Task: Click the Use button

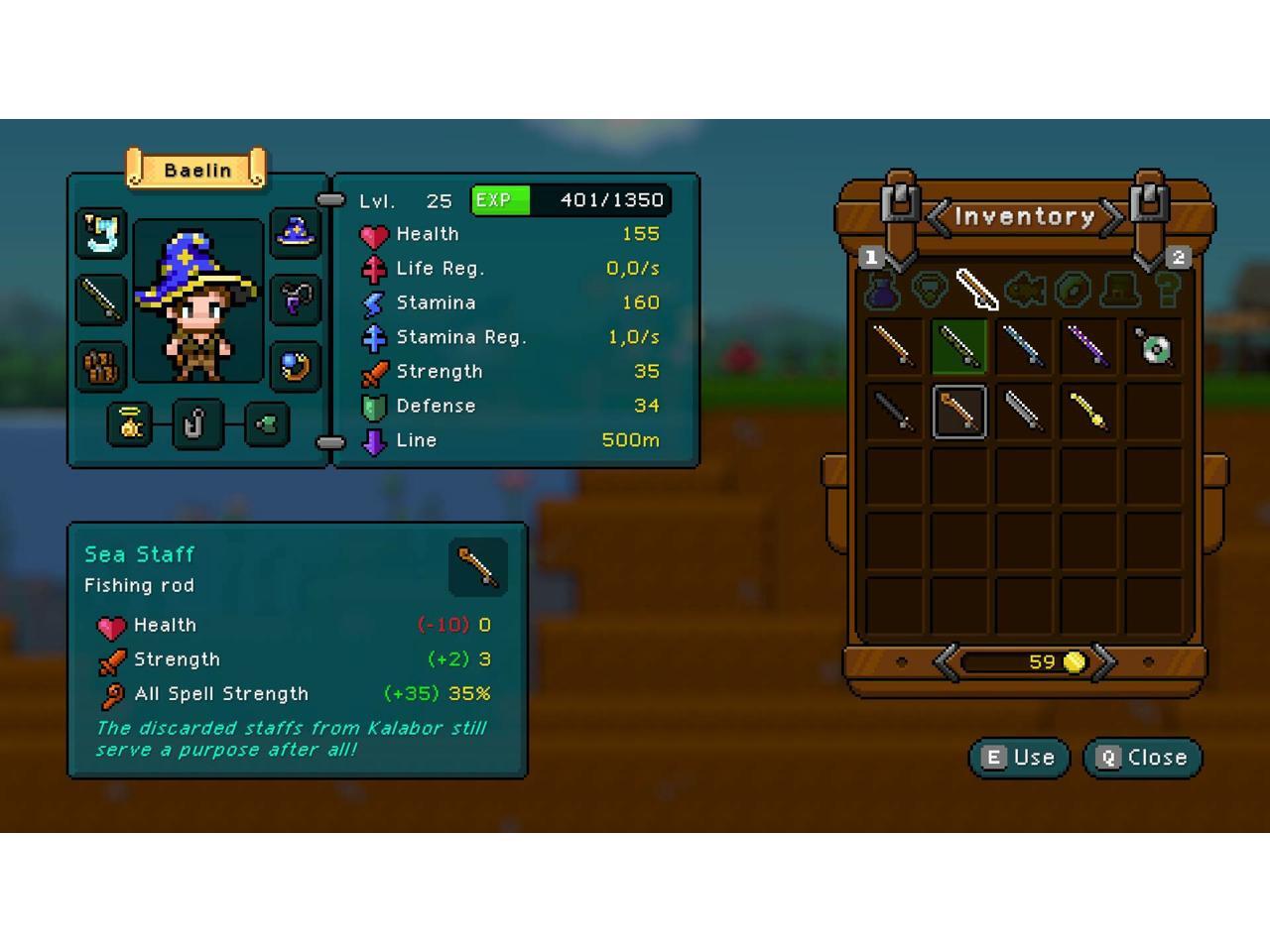Action: tap(1019, 758)
